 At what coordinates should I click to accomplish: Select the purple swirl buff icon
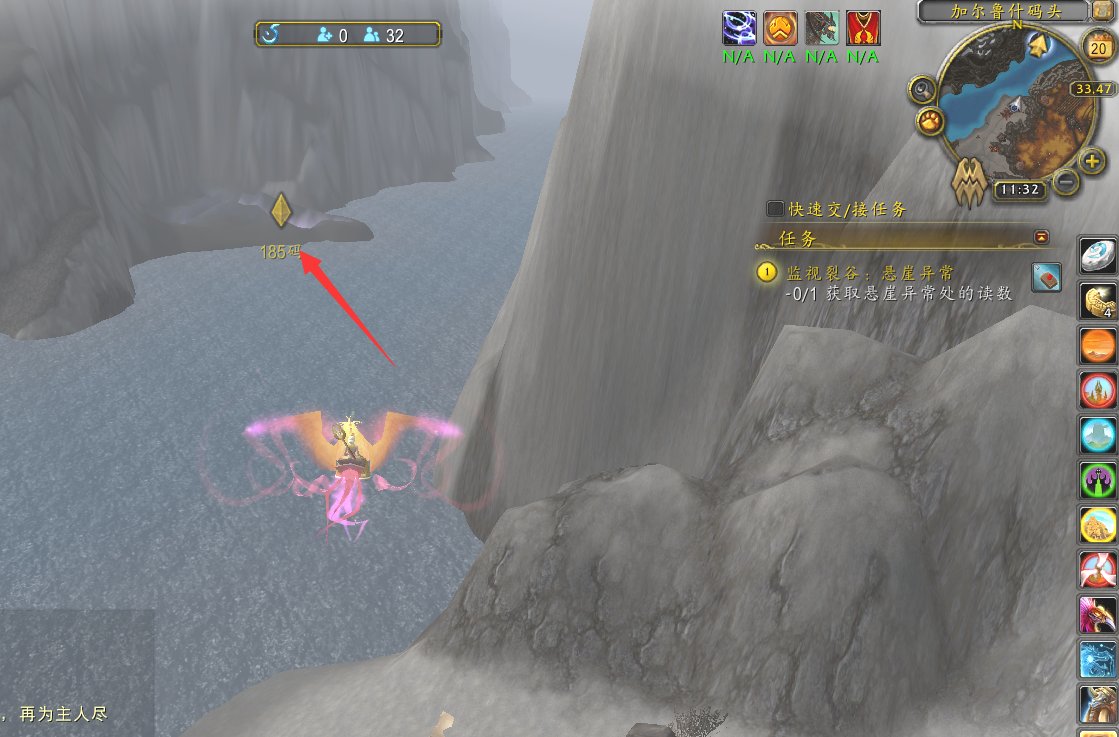point(739,28)
